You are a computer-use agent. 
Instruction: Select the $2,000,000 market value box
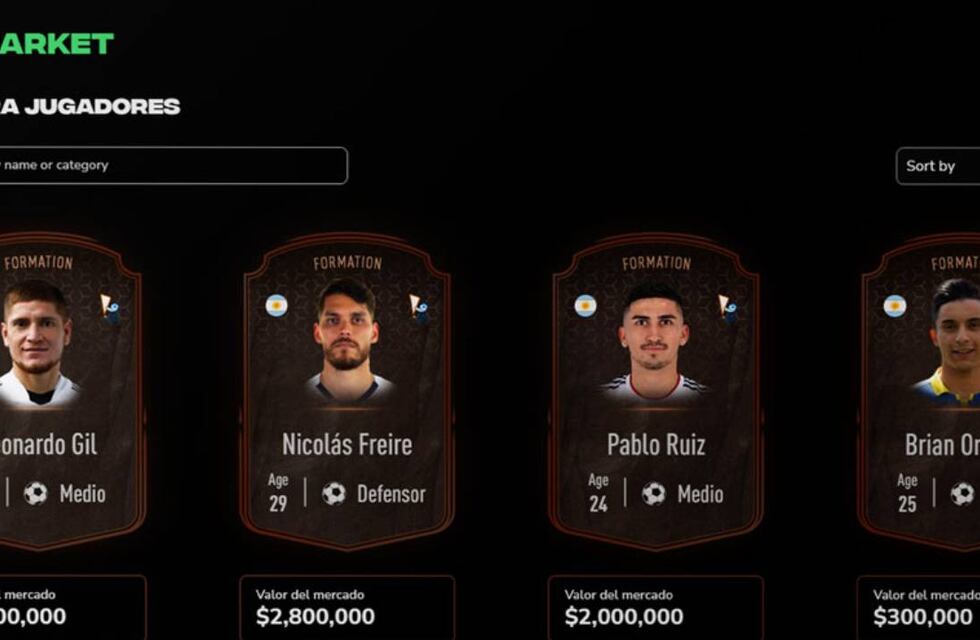[x=655, y=608]
